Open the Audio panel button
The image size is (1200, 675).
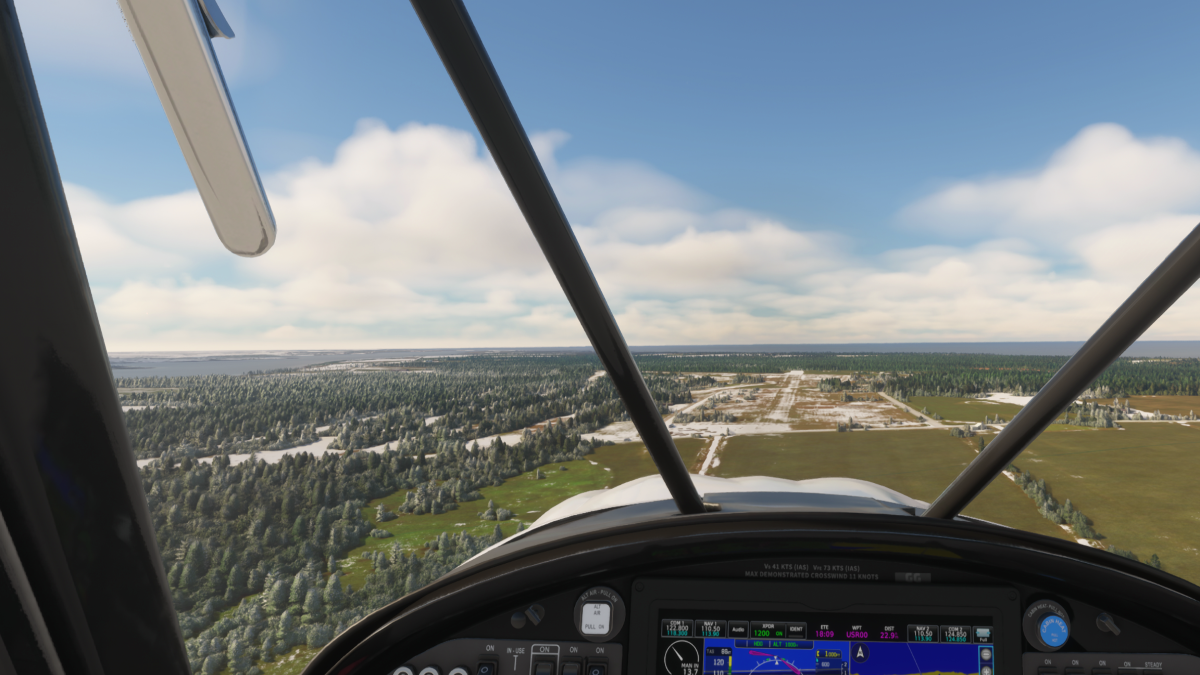738,630
